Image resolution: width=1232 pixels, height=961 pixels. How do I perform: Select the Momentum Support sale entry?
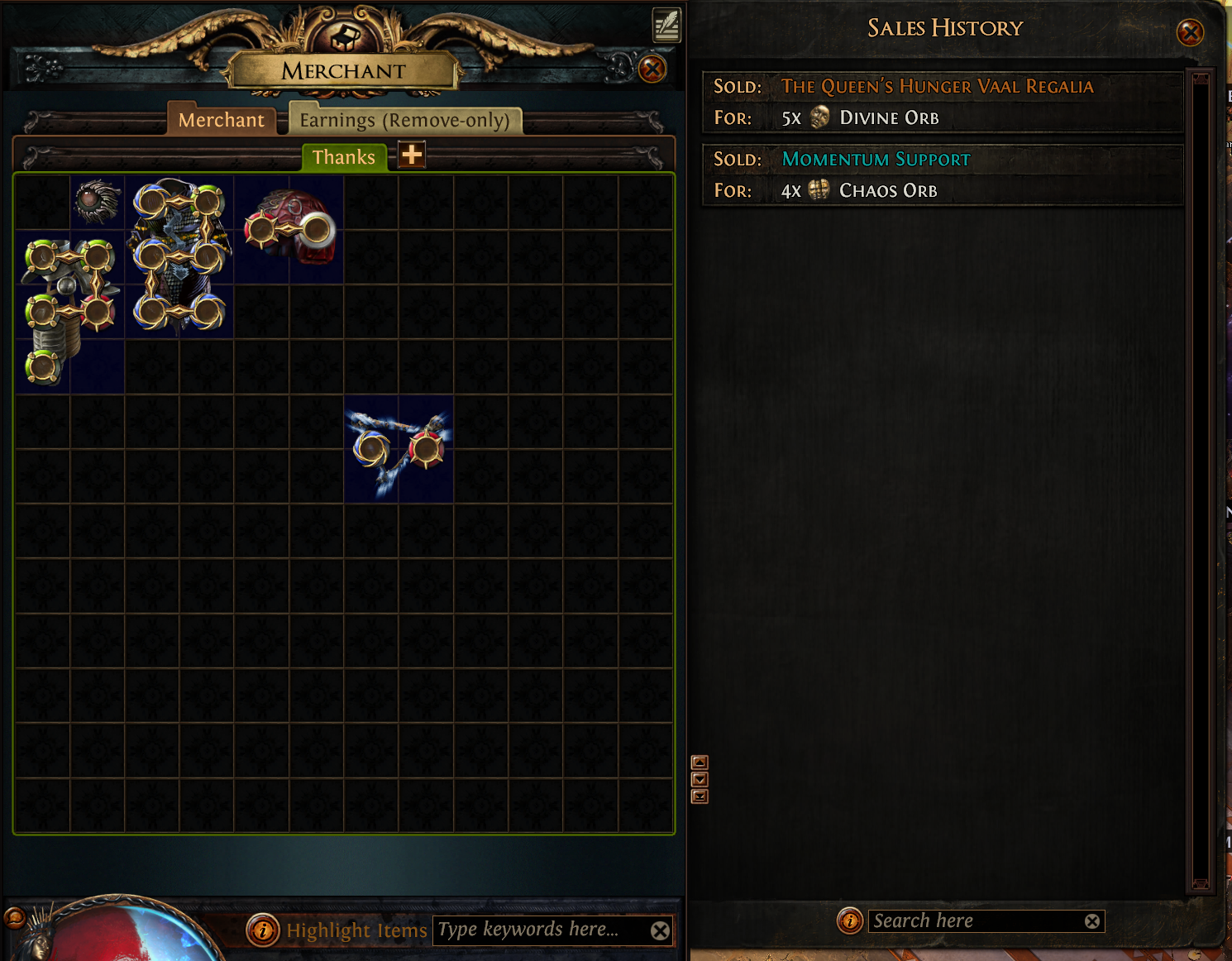point(943,175)
